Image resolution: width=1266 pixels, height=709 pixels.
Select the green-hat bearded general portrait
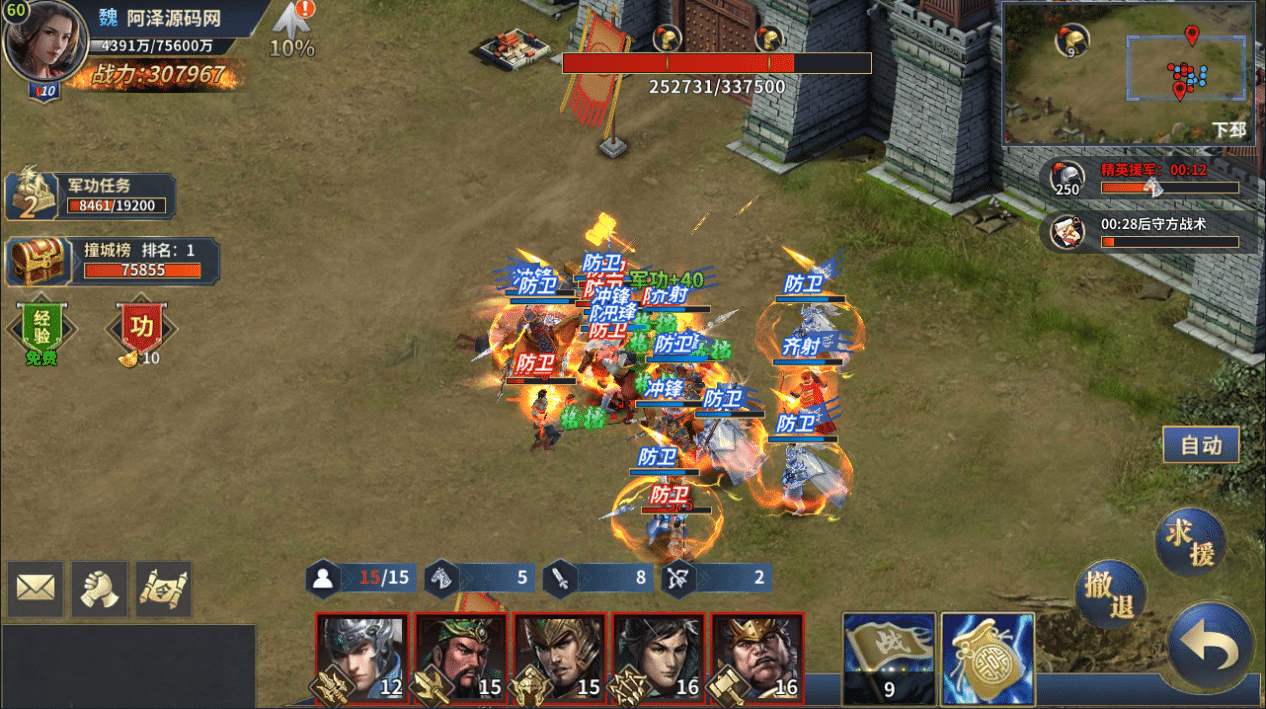tap(461, 657)
